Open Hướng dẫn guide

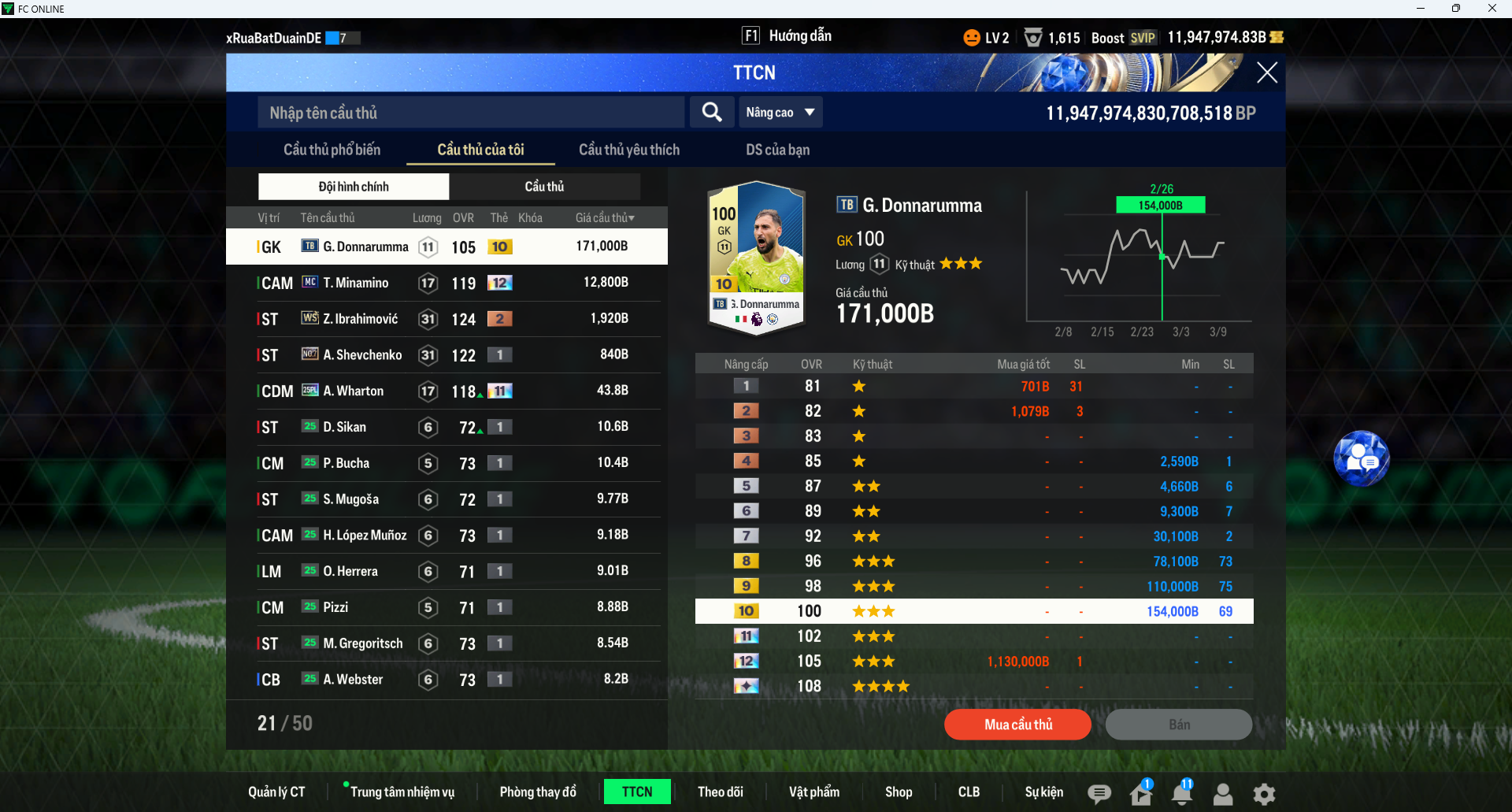pos(787,36)
